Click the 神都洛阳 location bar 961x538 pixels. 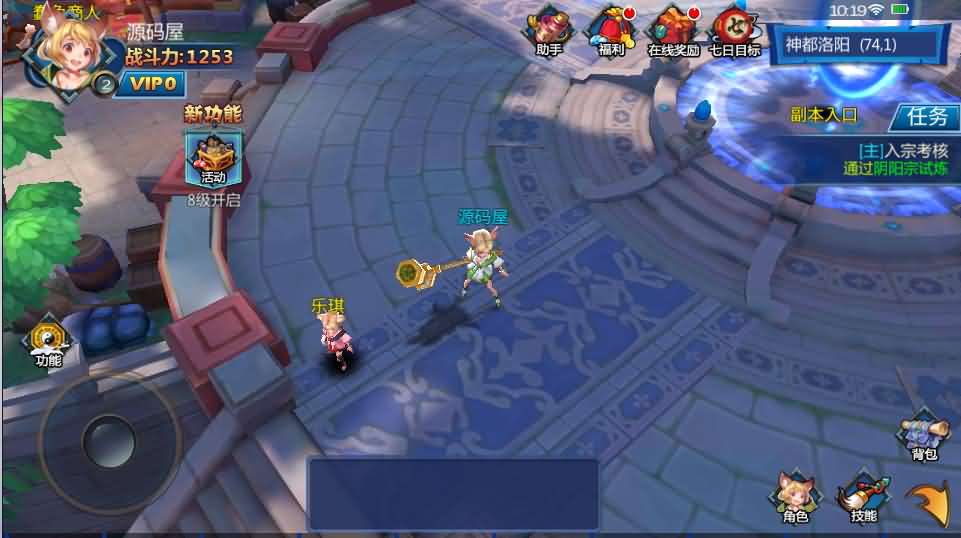click(x=857, y=45)
